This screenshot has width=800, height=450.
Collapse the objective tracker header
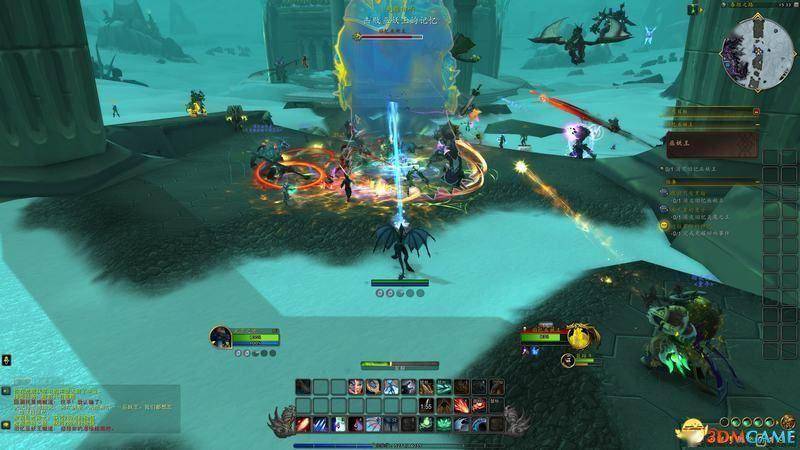click(755, 112)
